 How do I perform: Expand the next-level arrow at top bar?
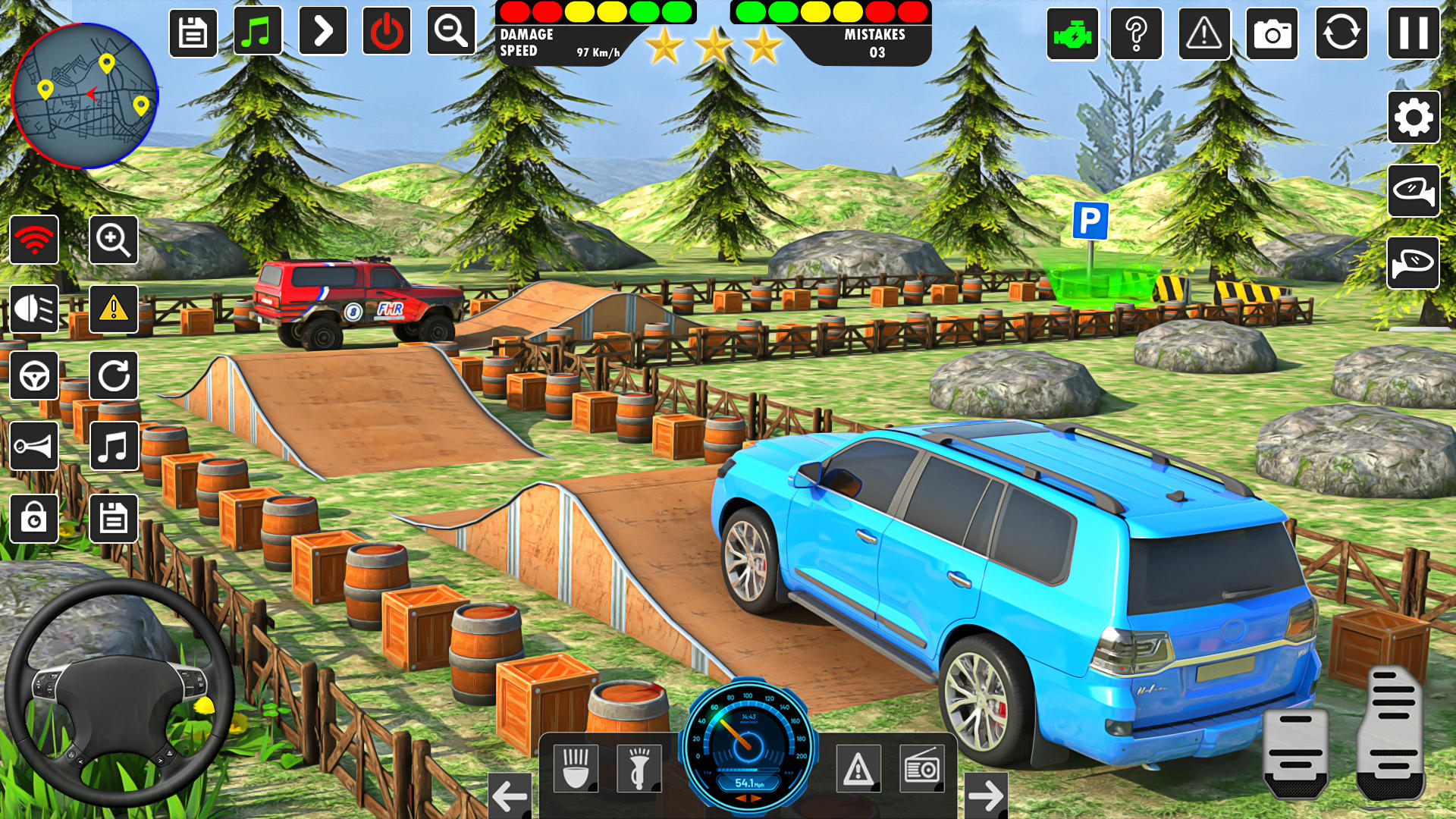pos(324,31)
